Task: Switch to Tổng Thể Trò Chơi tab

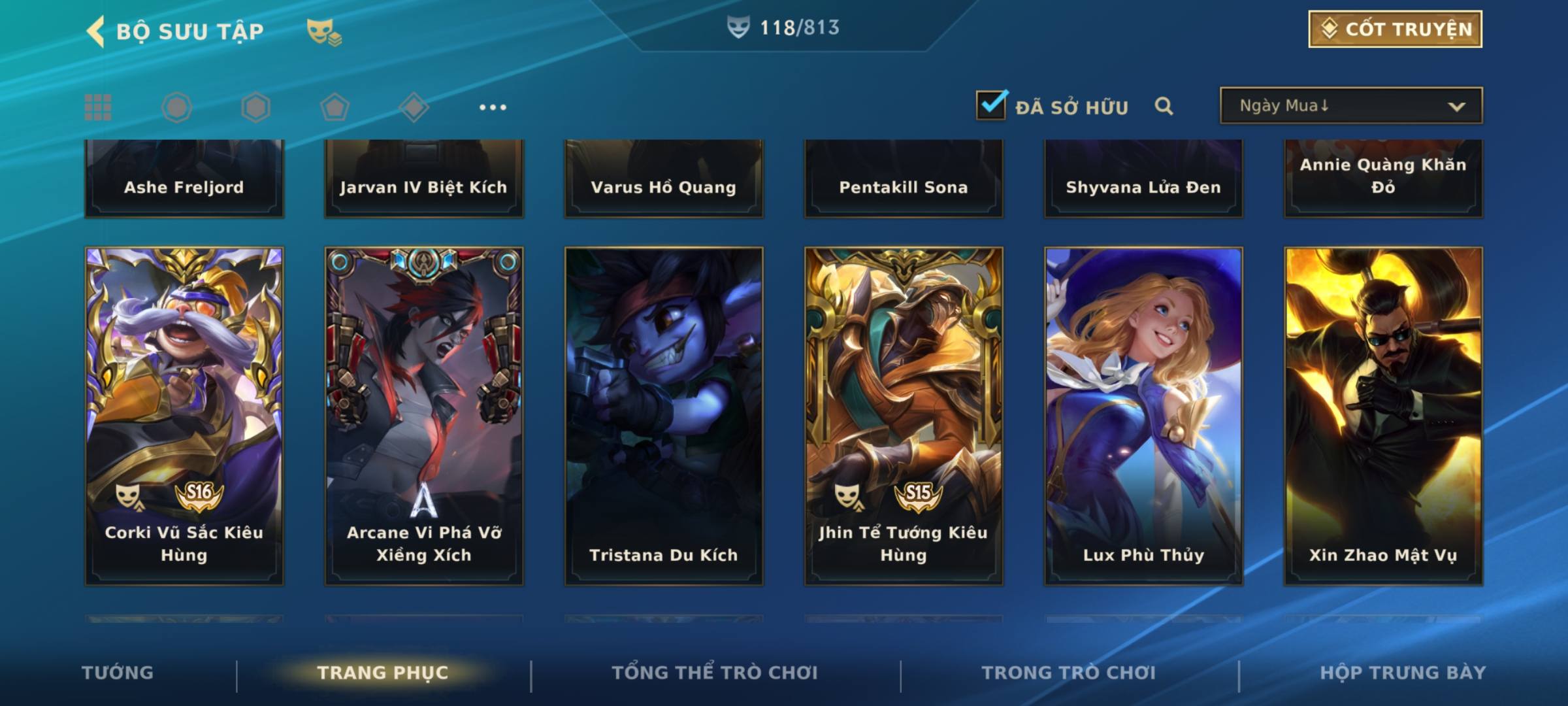Action: [x=715, y=673]
